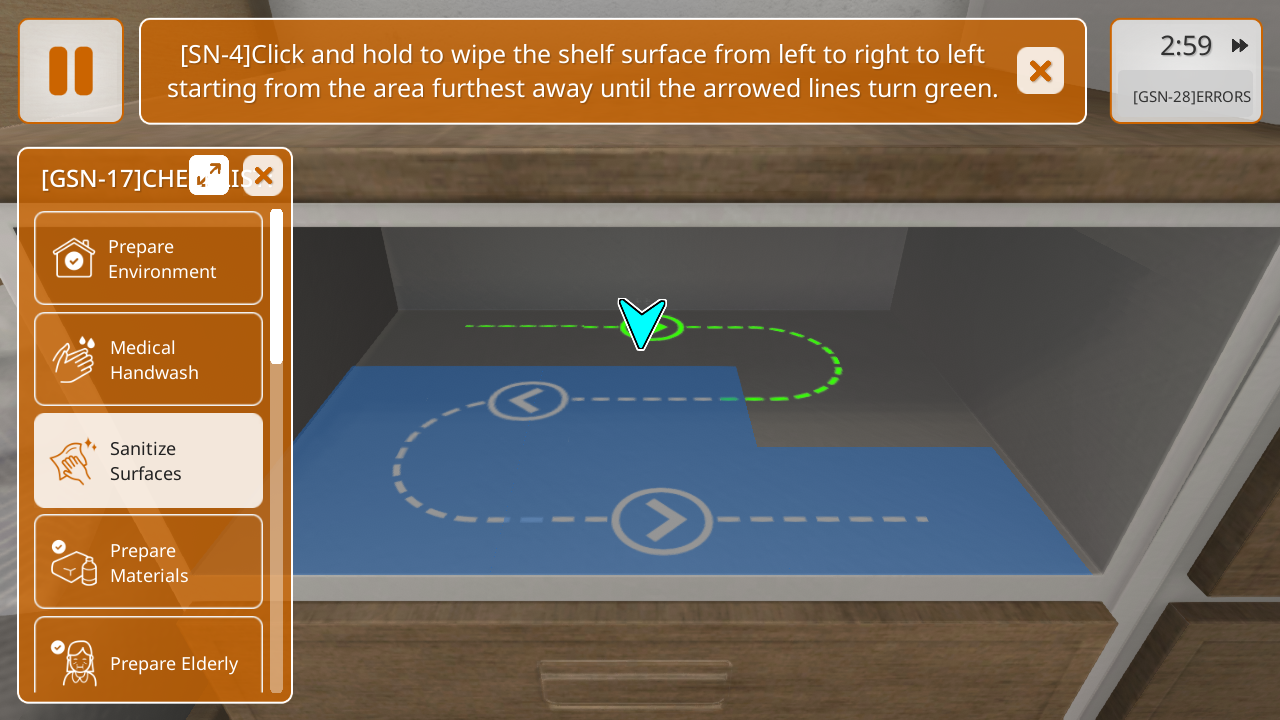The image size is (1280, 720).
Task: Select Prepare Environment checklist item
Action: (148, 258)
